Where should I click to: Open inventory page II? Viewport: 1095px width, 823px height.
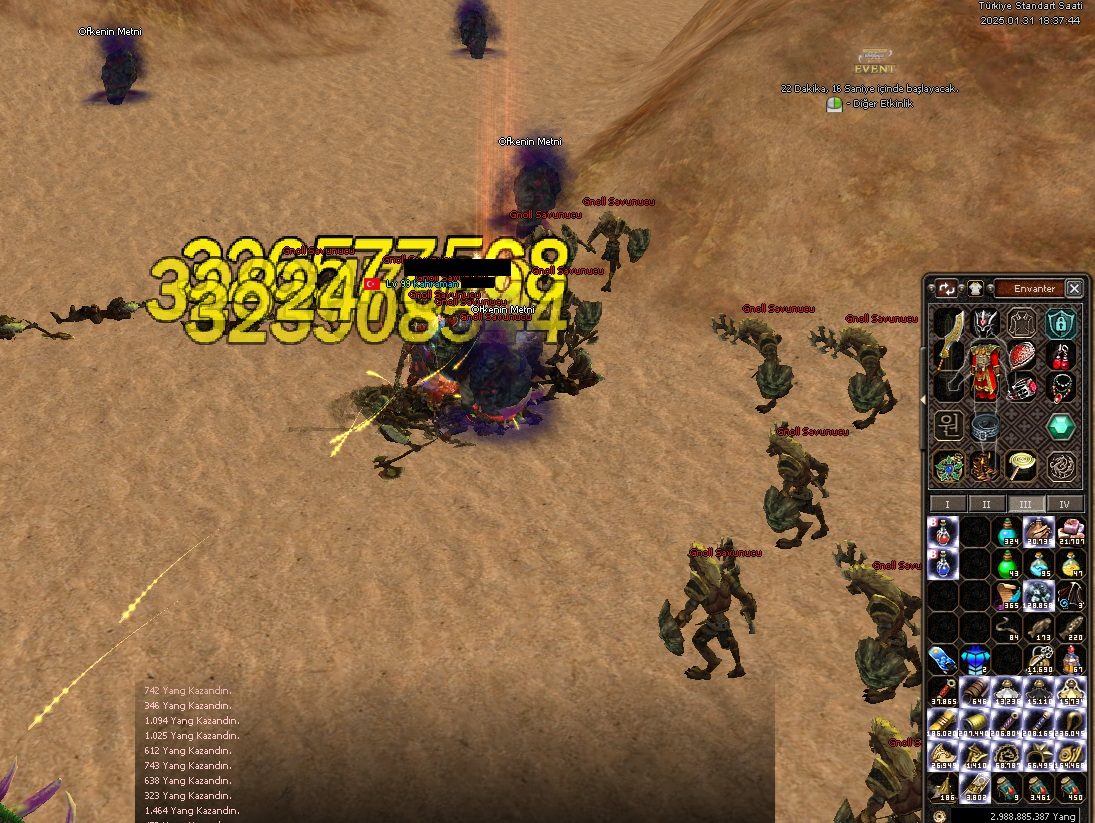(x=986, y=504)
